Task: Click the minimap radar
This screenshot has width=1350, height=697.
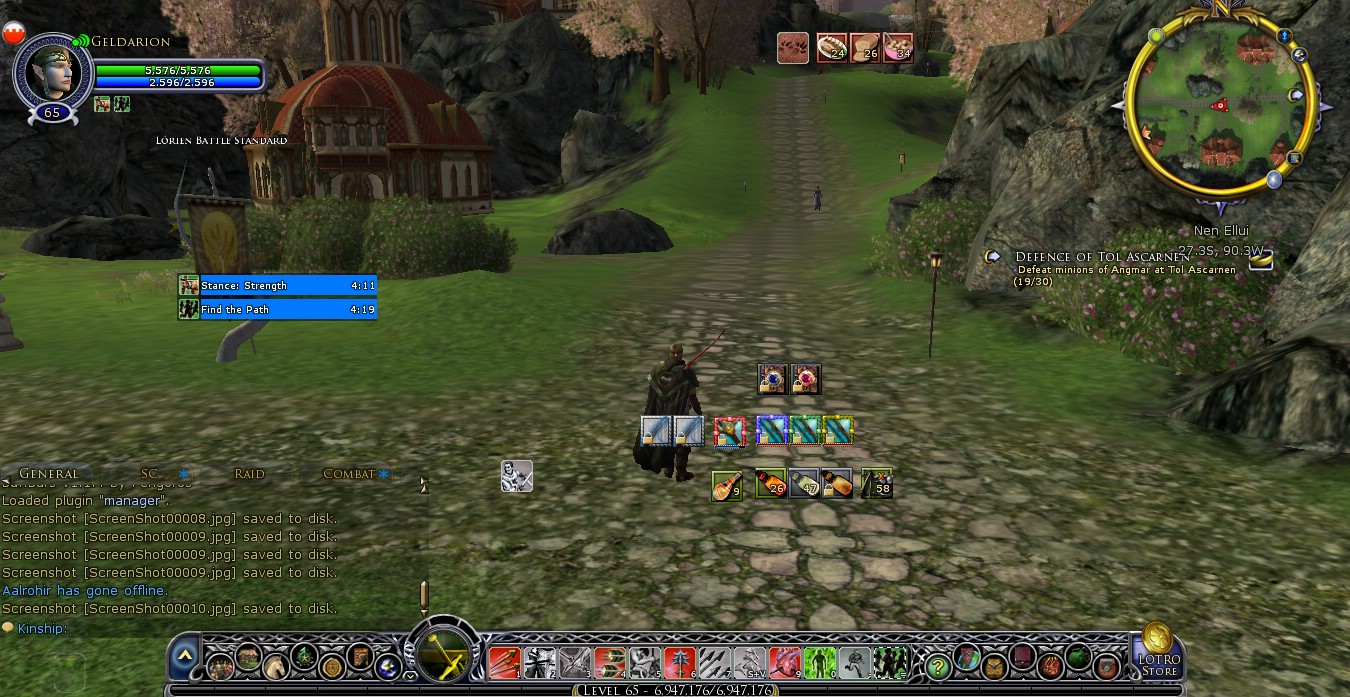Action: pyautogui.click(x=1219, y=104)
